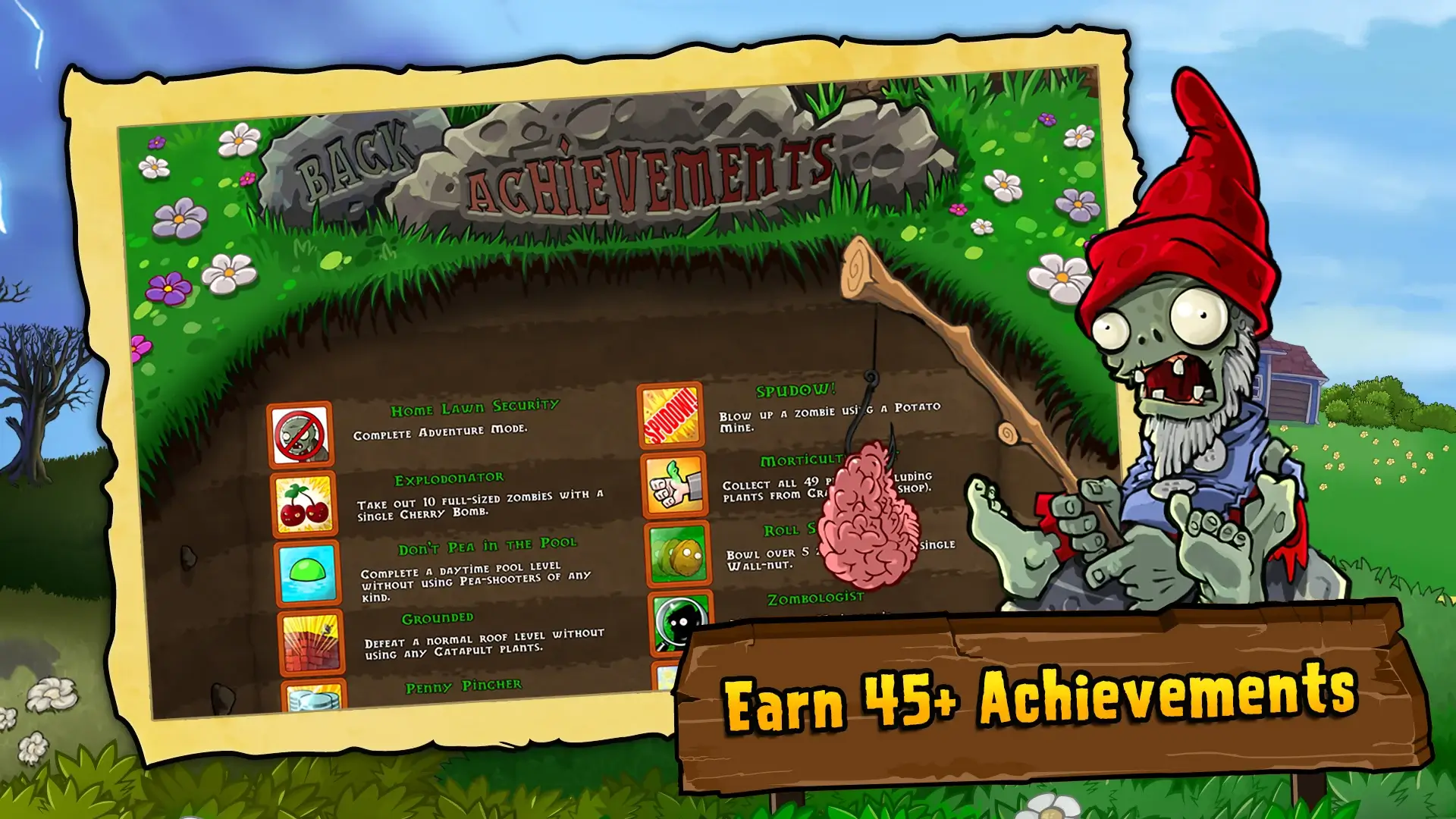Select the Don't Pea in the Pool heading

coord(489,544)
